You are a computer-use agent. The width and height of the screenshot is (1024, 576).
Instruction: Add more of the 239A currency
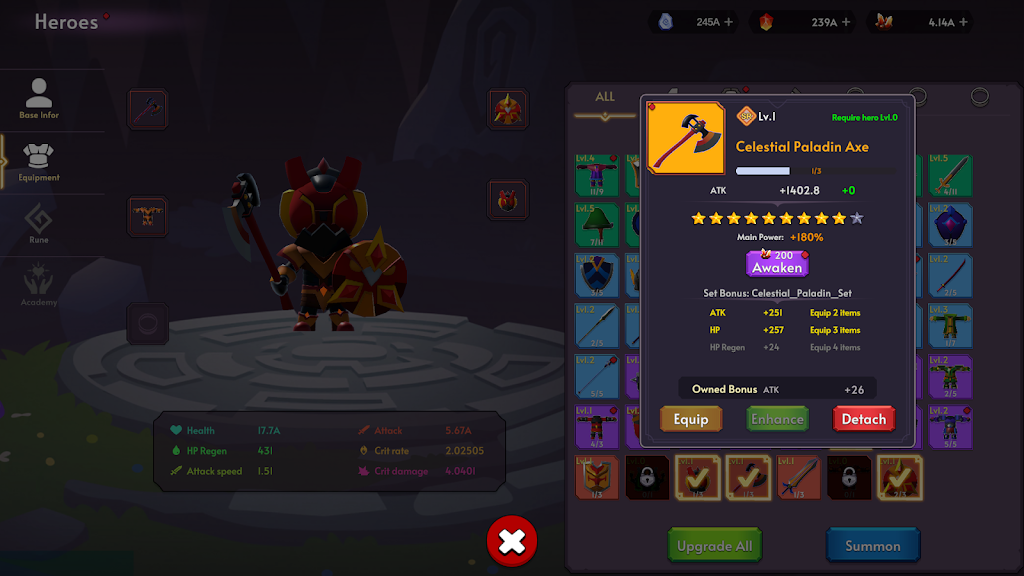[x=846, y=21]
